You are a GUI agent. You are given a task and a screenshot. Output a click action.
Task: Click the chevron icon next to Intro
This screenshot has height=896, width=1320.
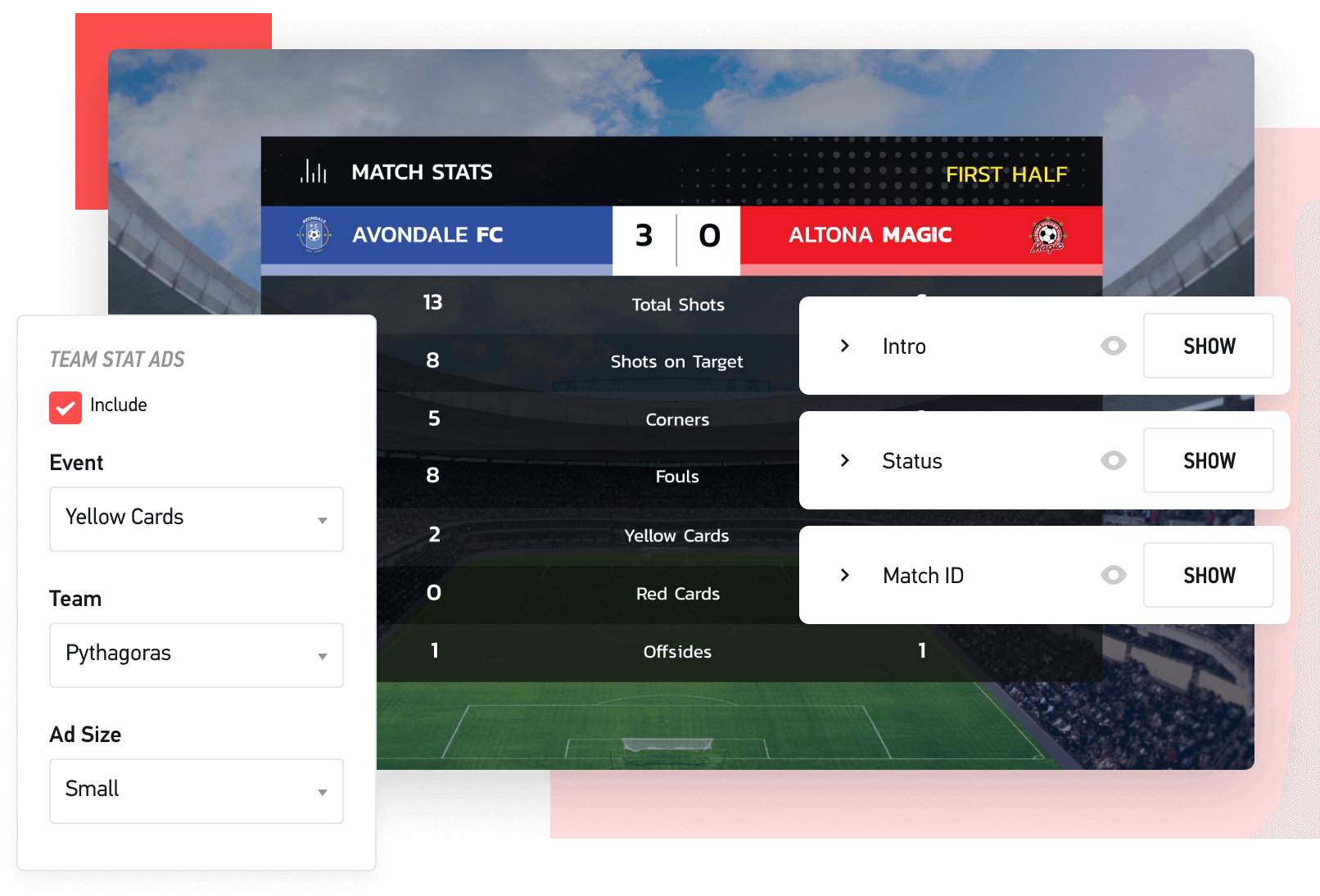(x=845, y=346)
